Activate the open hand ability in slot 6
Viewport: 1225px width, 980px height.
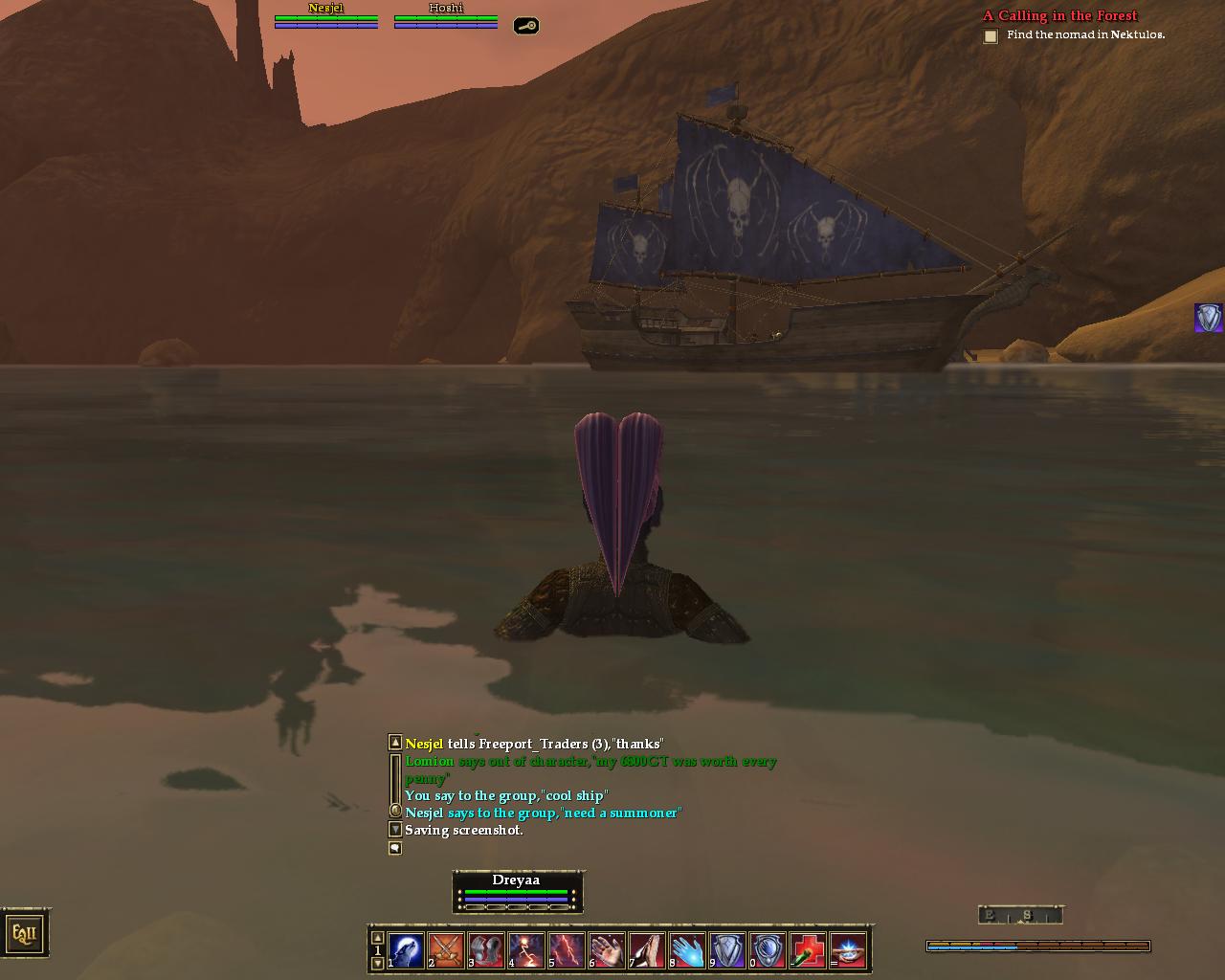pos(608,951)
